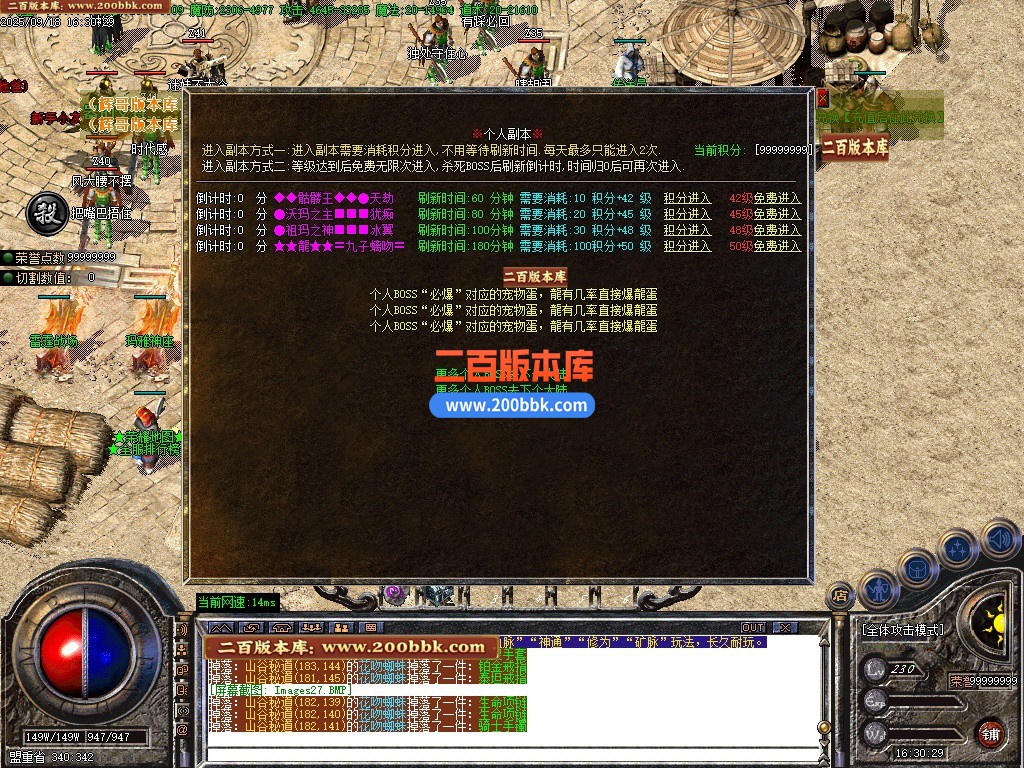This screenshot has height=768, width=1024.
Task: Click the chat text input line
Action: [x=500, y=753]
